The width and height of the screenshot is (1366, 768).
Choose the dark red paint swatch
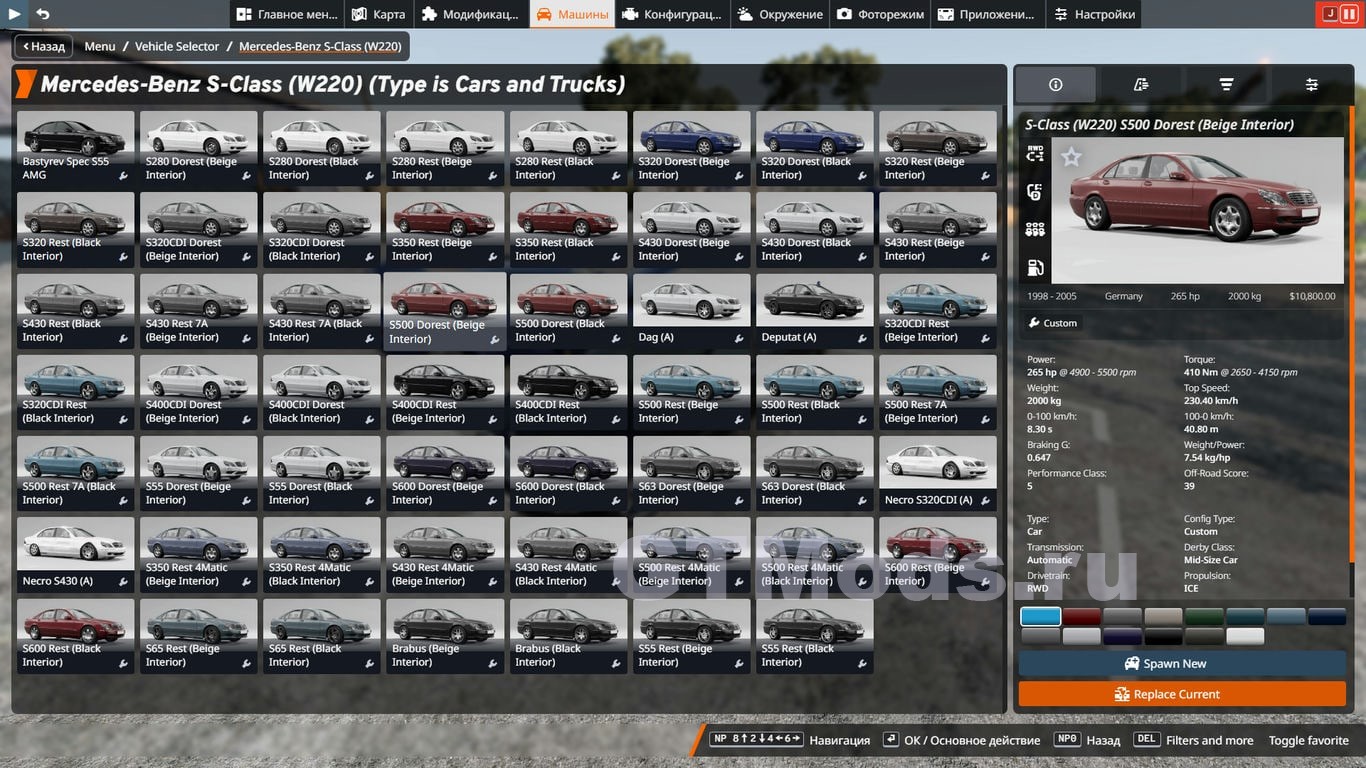[x=1081, y=617]
